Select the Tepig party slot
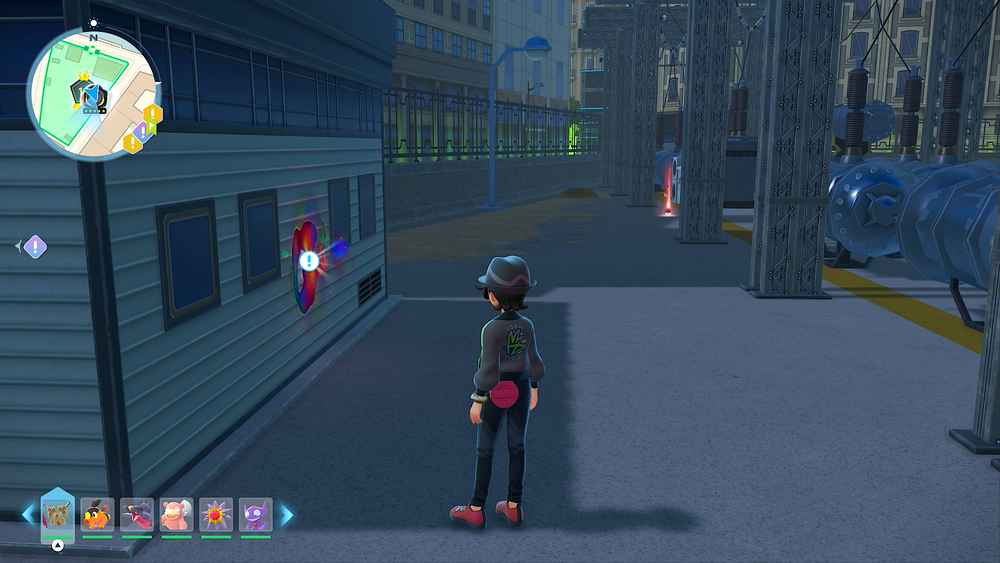 tap(97, 514)
